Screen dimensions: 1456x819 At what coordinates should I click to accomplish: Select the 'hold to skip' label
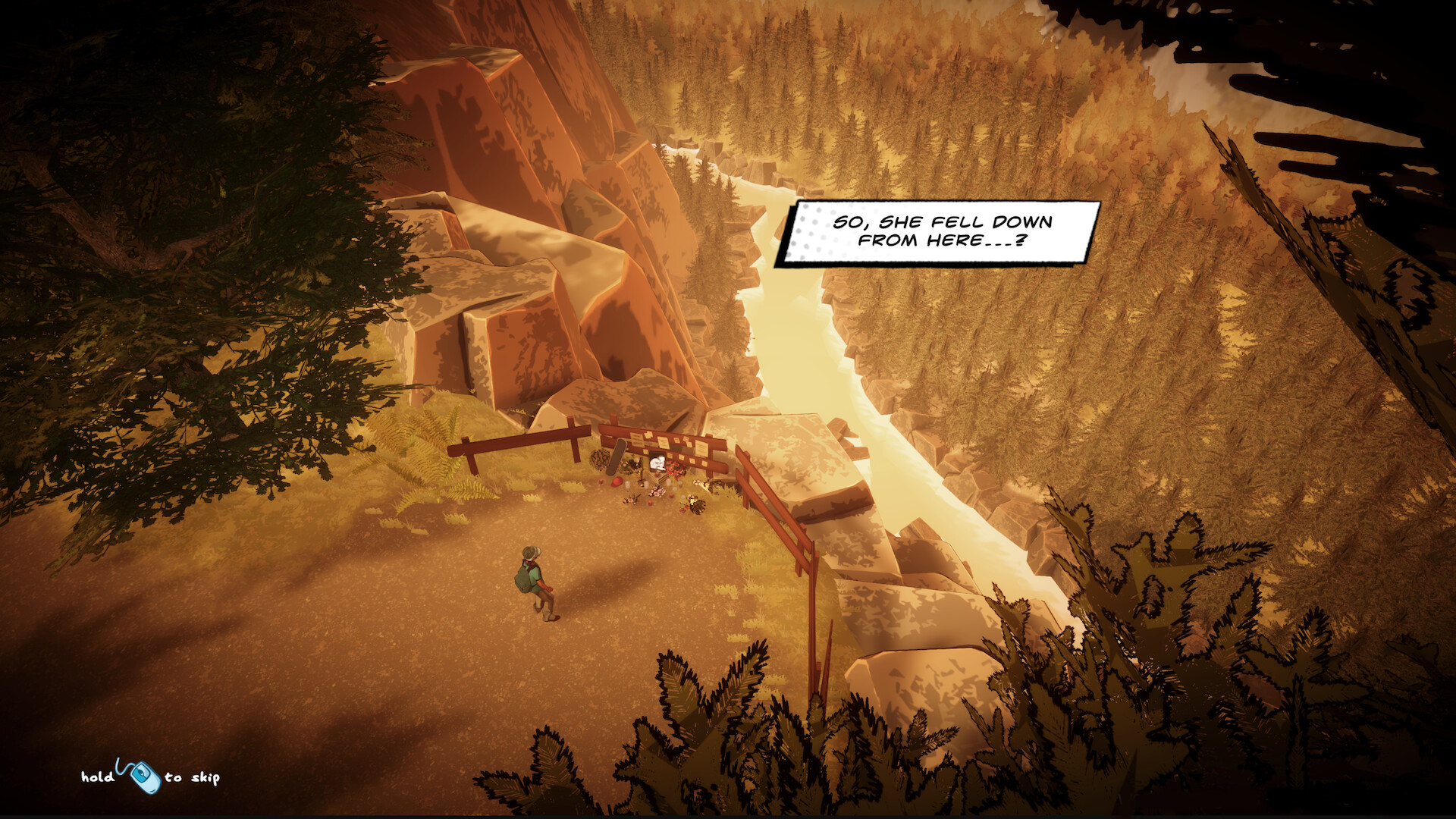[x=152, y=777]
